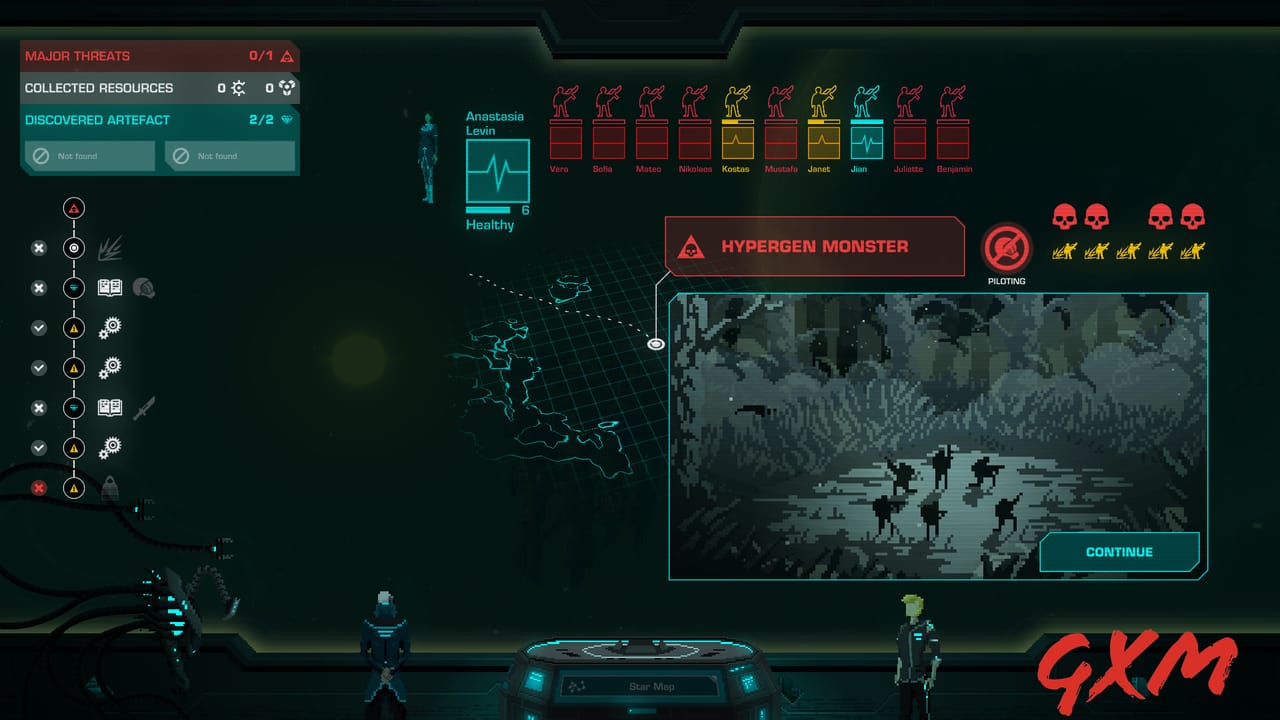The height and width of the screenshot is (720, 1280).
Task: Select the explosion icon on the expedition timeline
Action: pyautogui.click(x=110, y=247)
